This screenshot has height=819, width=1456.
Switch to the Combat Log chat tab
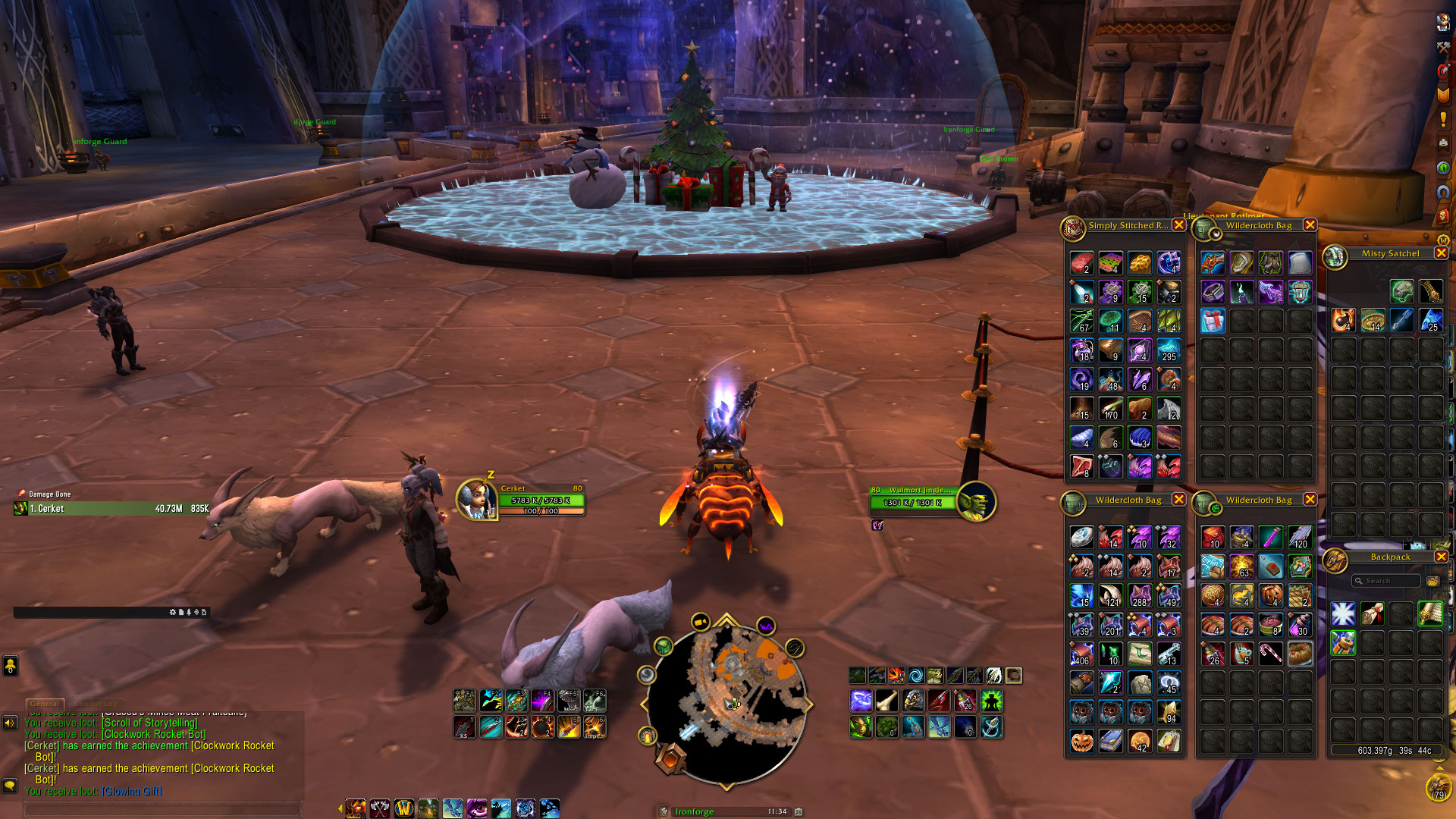tap(96, 704)
